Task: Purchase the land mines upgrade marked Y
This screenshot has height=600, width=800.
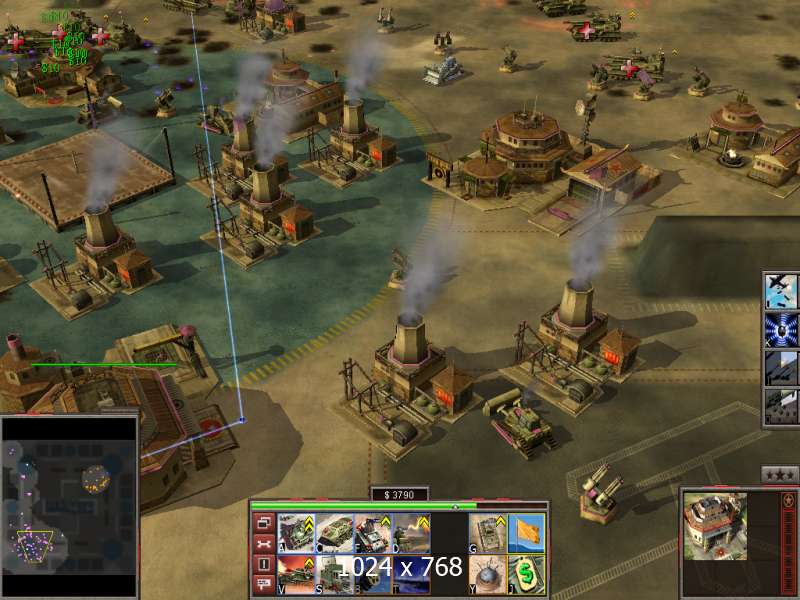Action: point(487,574)
